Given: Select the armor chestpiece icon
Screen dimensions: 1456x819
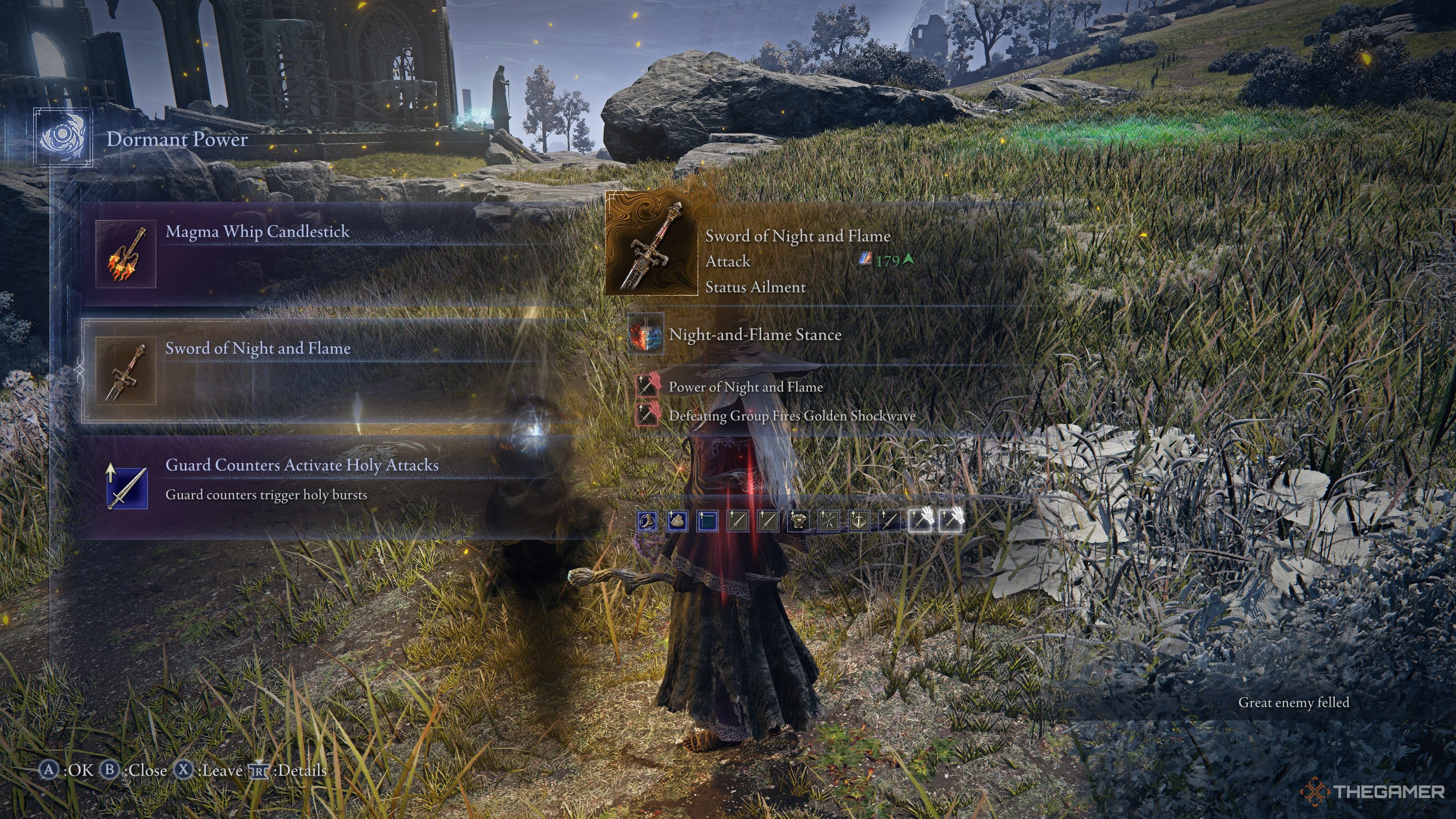Looking at the screenshot, I should pyautogui.click(x=799, y=522).
